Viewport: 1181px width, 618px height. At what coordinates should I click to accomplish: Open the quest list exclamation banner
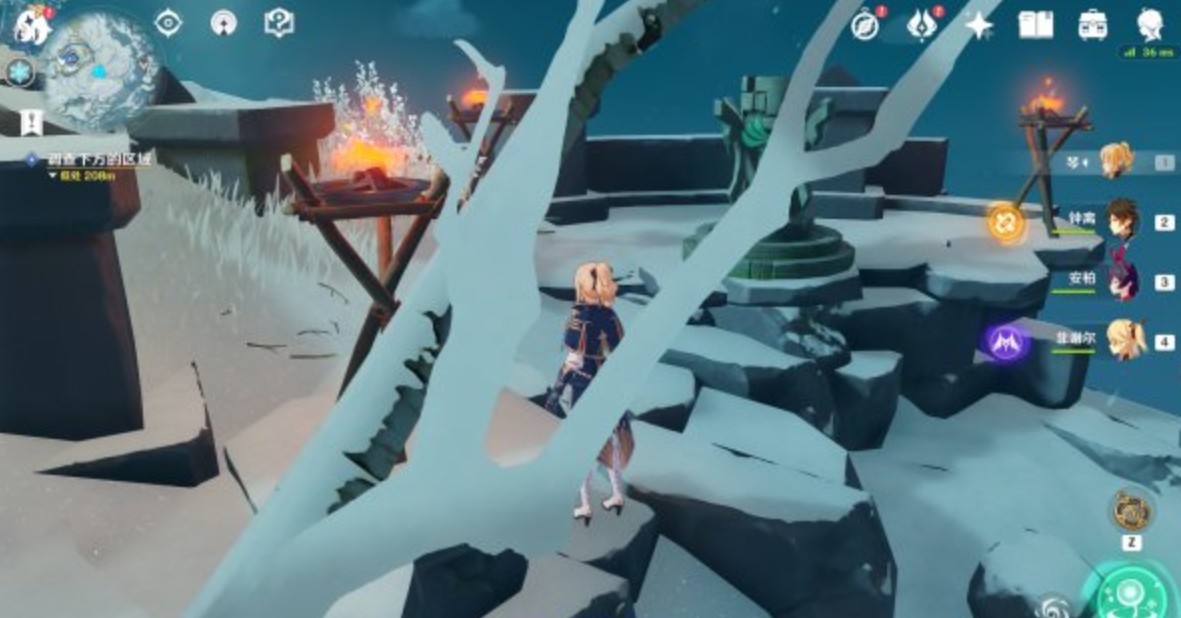pyautogui.click(x=31, y=122)
